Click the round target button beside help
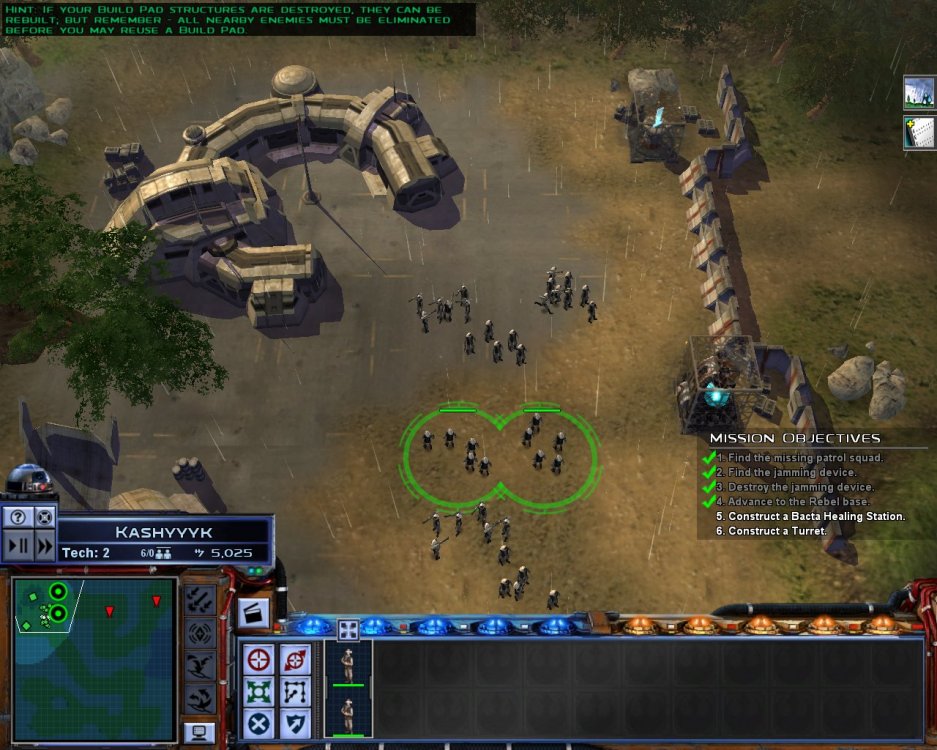Viewport: 937px width, 750px height. [x=45, y=517]
